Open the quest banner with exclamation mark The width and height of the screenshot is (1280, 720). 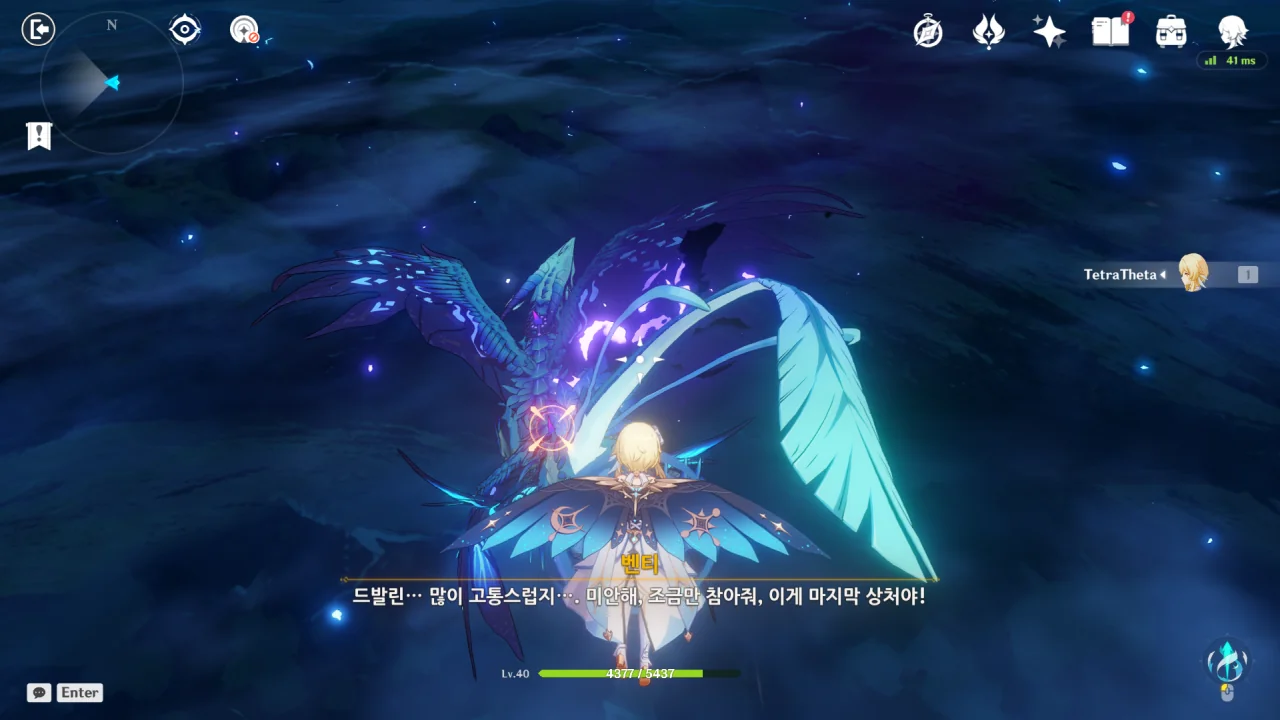point(39,136)
